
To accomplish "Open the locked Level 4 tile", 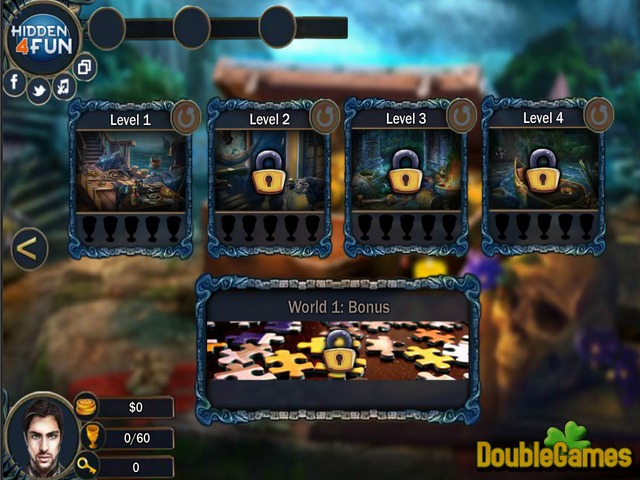I will click(542, 171).
